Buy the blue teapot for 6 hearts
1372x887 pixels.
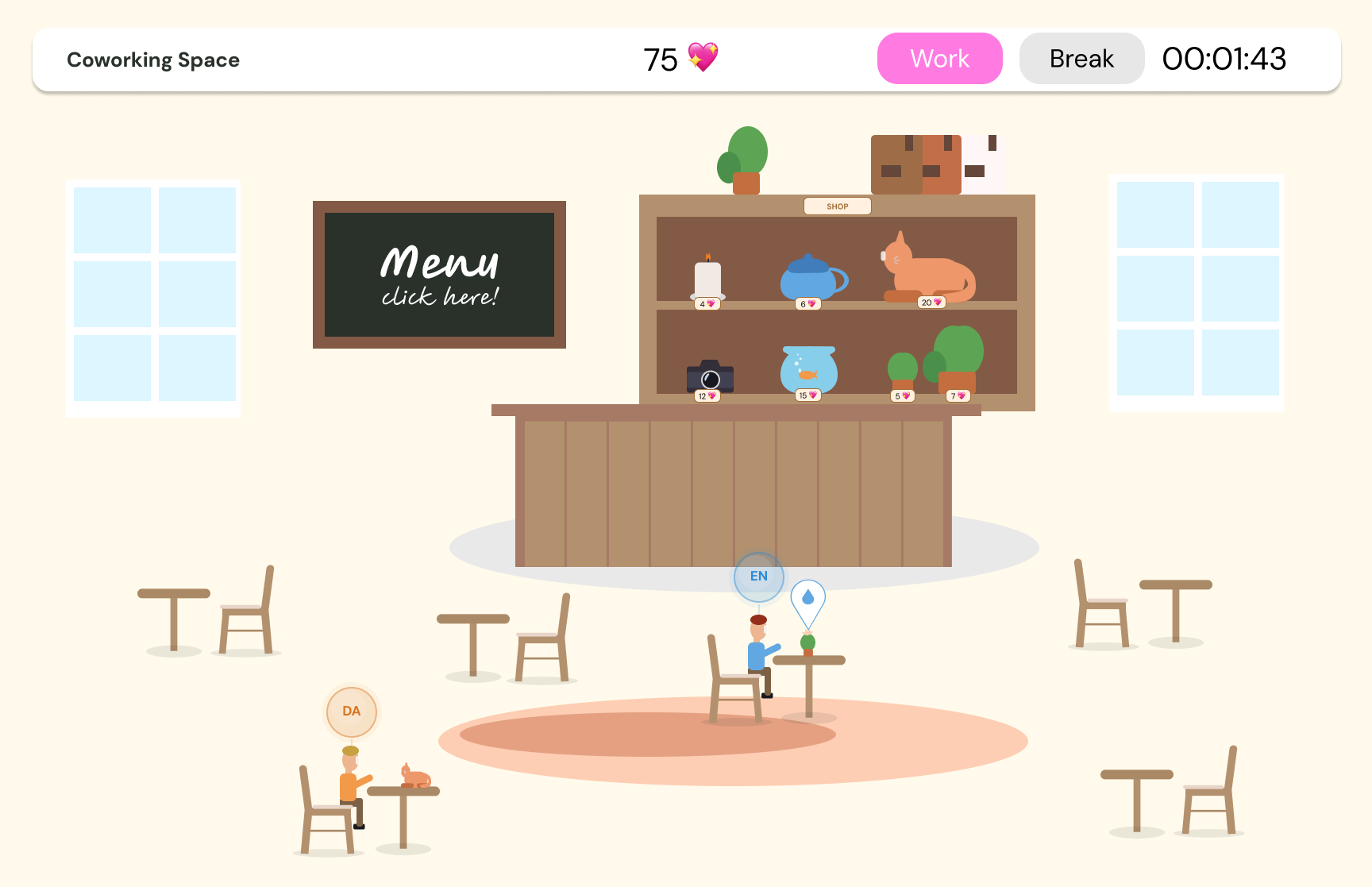(x=810, y=280)
